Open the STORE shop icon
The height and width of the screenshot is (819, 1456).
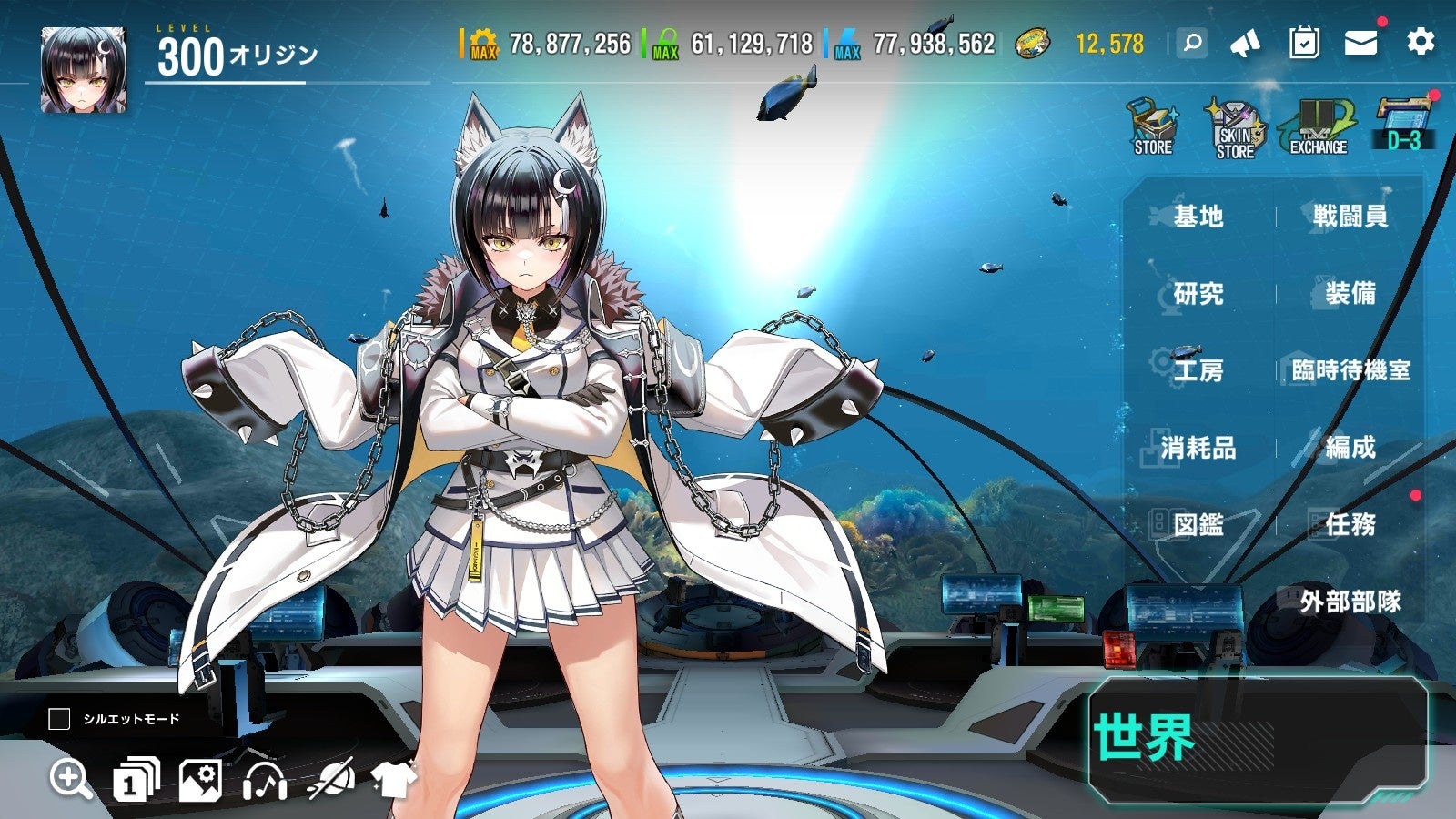1153,129
